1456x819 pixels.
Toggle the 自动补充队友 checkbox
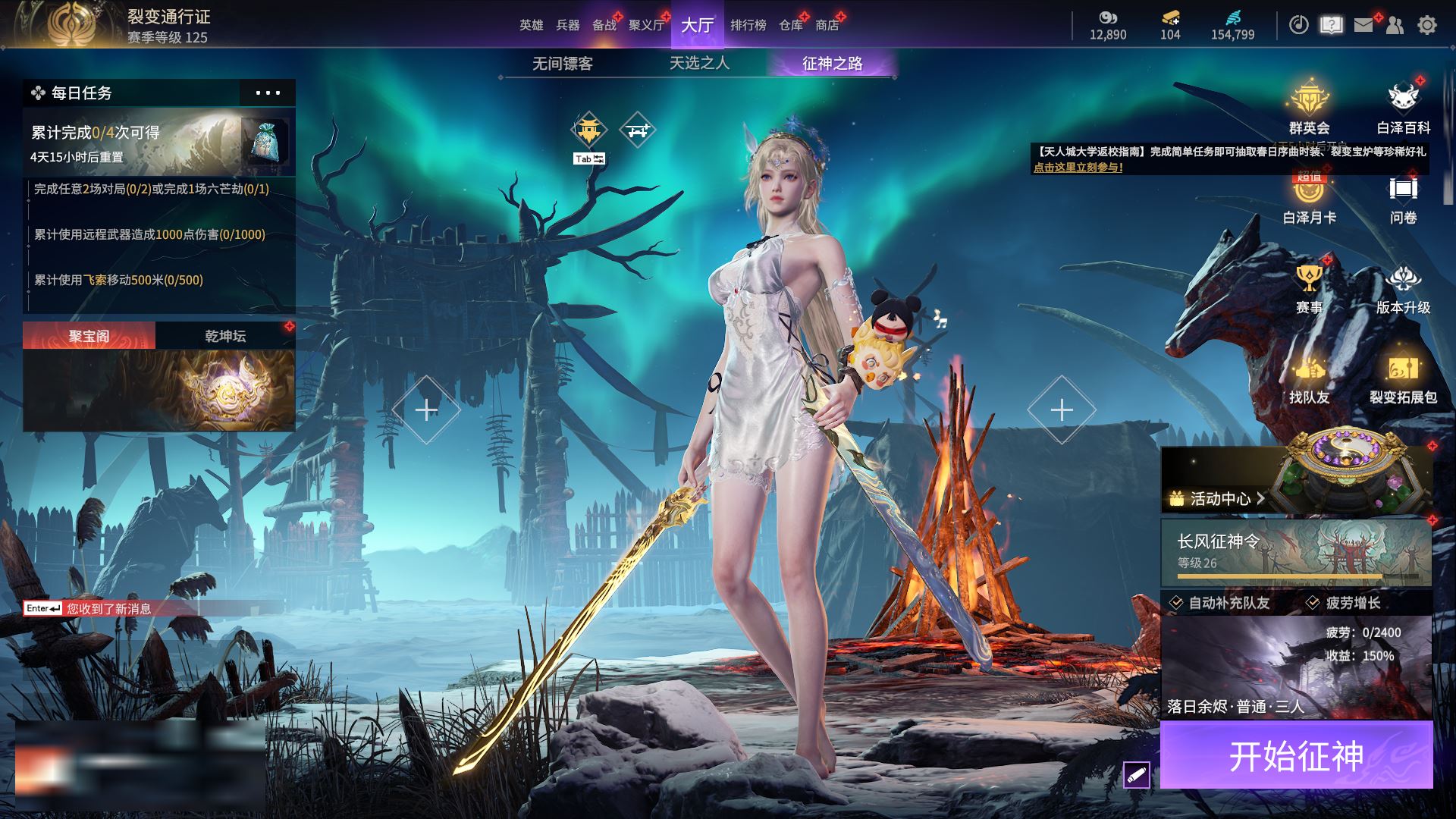coord(1176,603)
